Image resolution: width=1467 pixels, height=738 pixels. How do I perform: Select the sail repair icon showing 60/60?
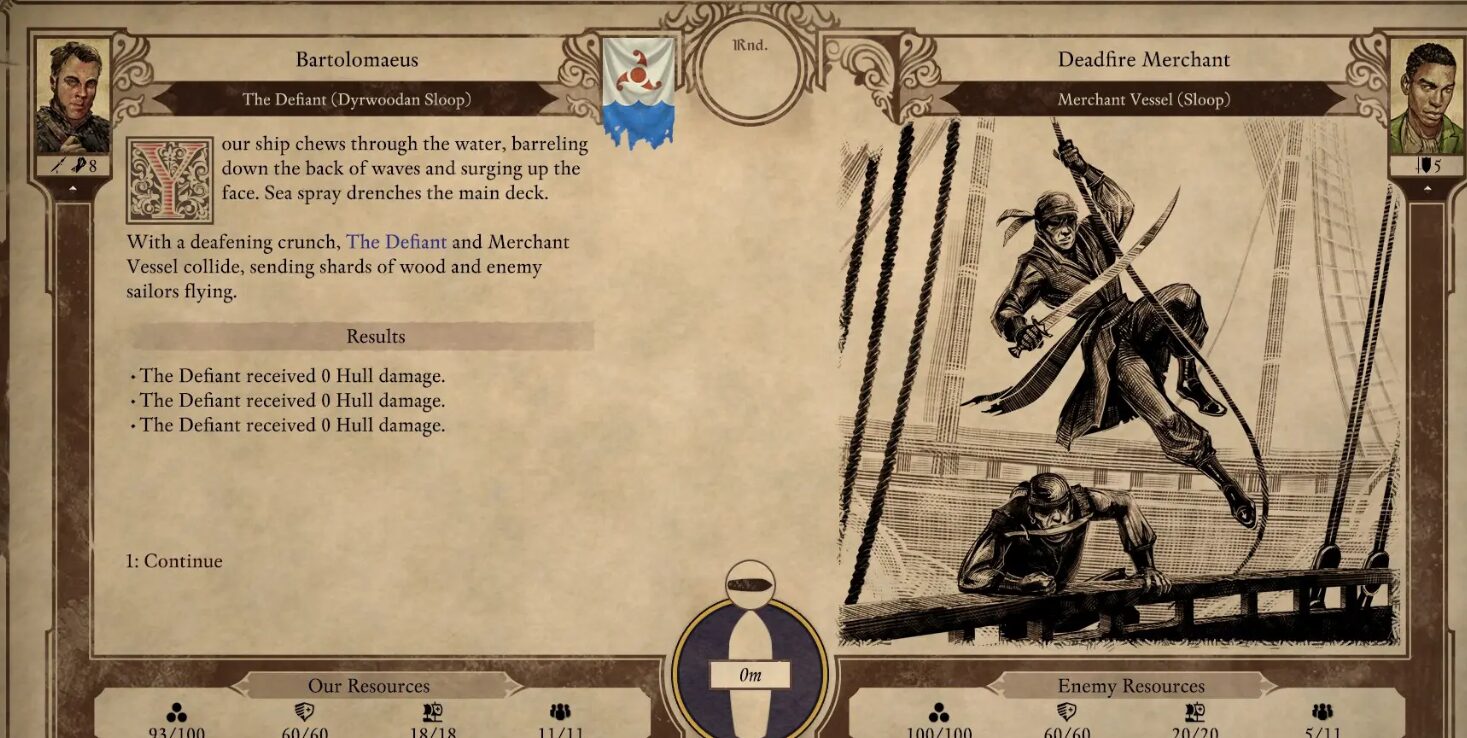306,712
